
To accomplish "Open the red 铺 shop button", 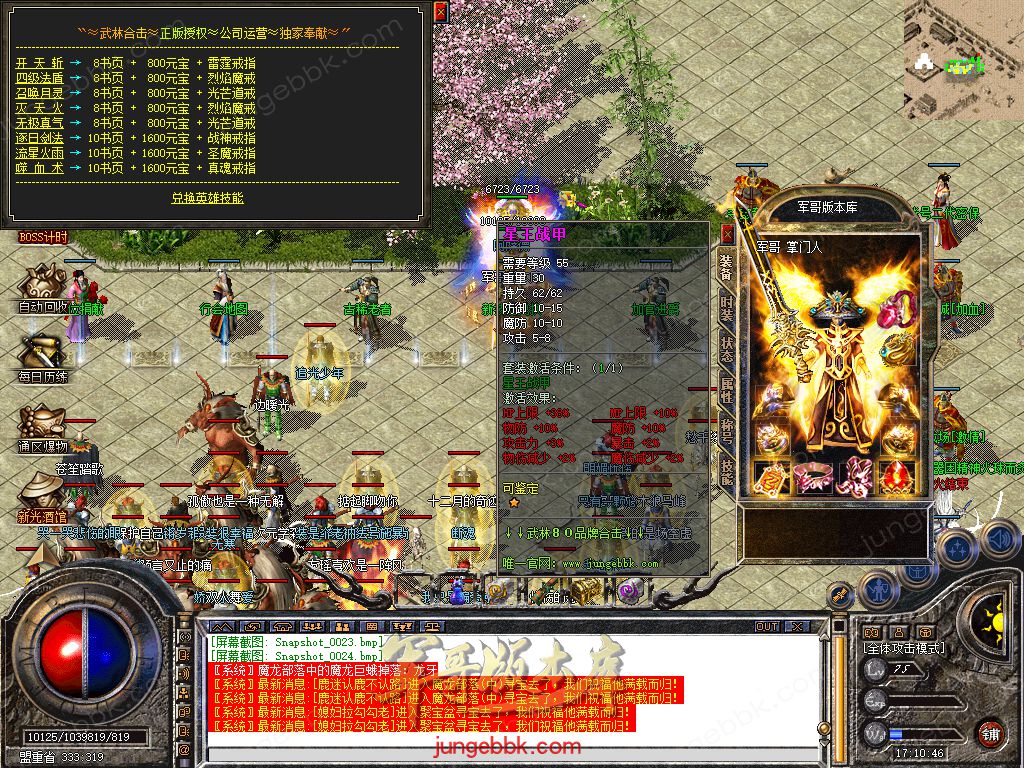I will [990, 732].
